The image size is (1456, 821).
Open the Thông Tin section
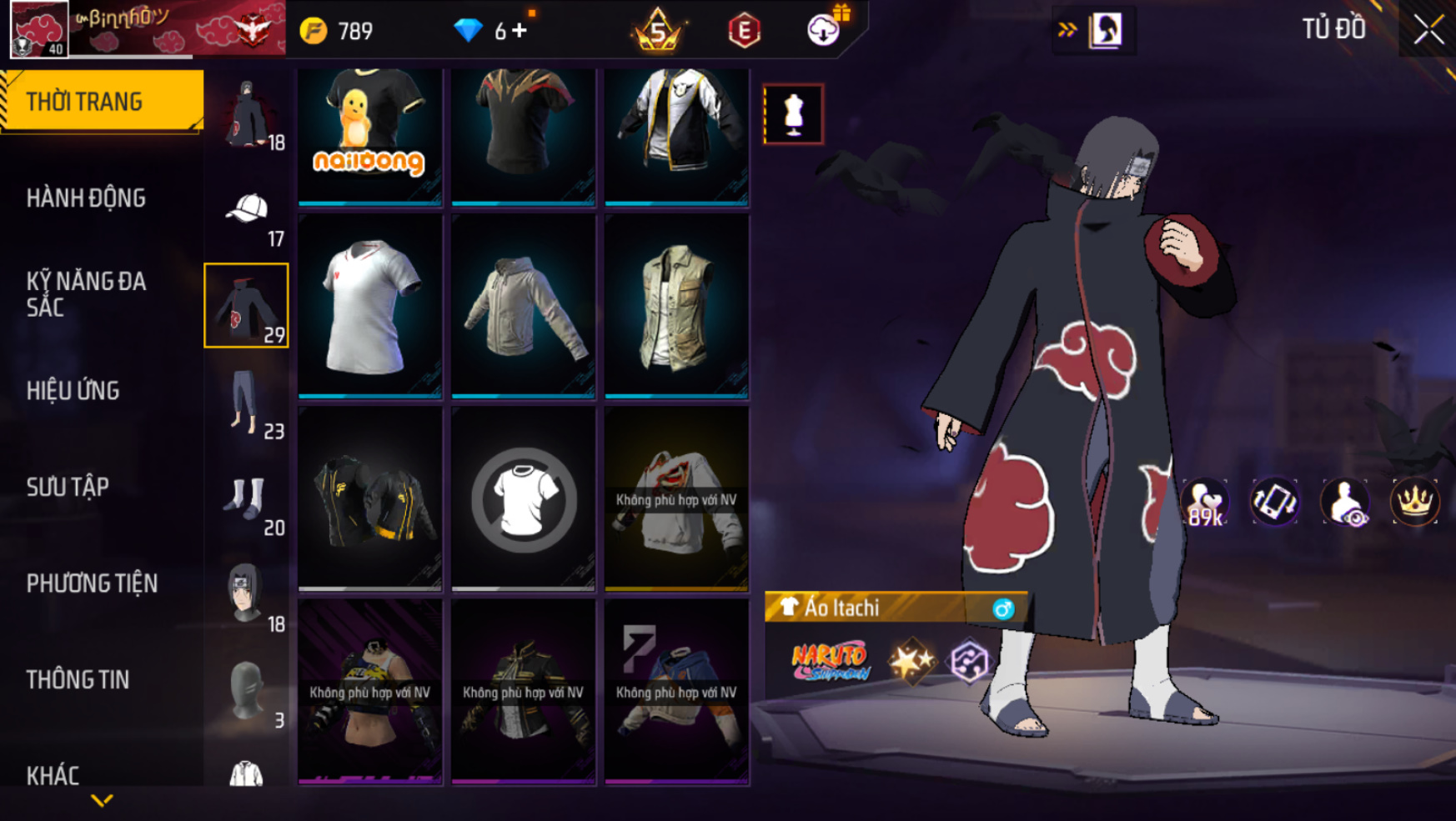coord(78,679)
